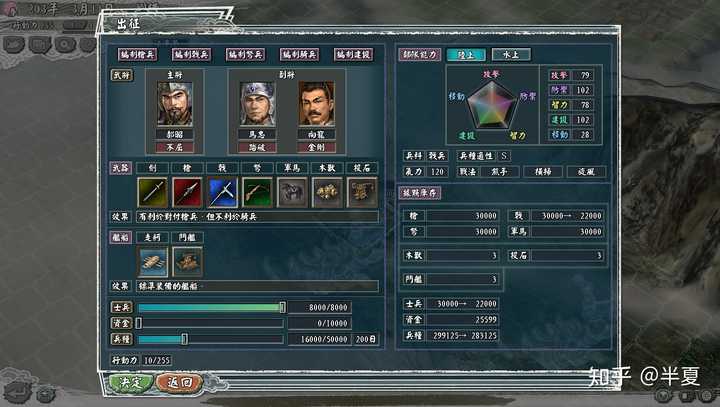Select the 鬥艦 warship icon
The image size is (720, 407).
[x=187, y=261]
